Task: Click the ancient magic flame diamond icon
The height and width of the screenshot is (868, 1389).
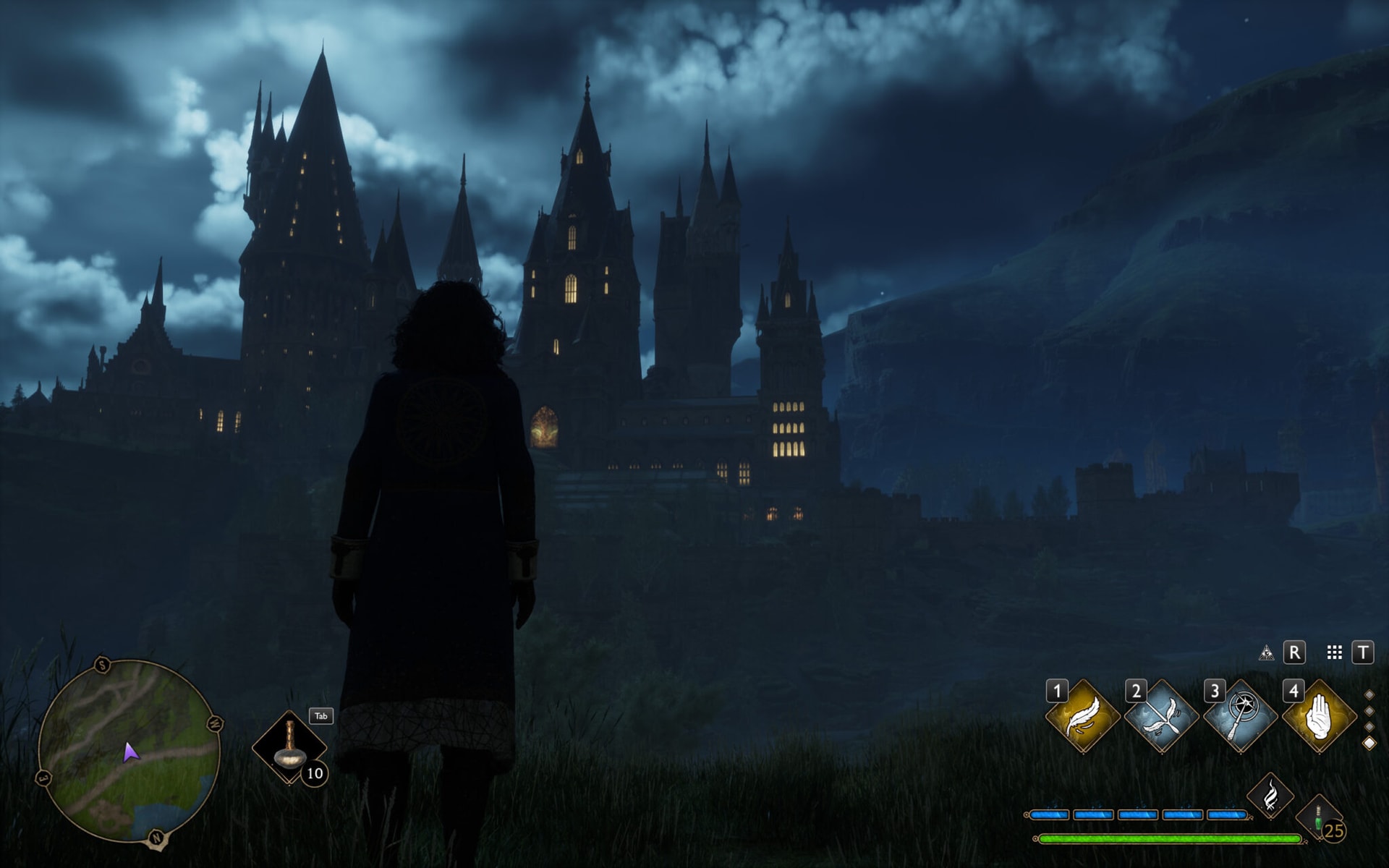Action: [x=1270, y=793]
